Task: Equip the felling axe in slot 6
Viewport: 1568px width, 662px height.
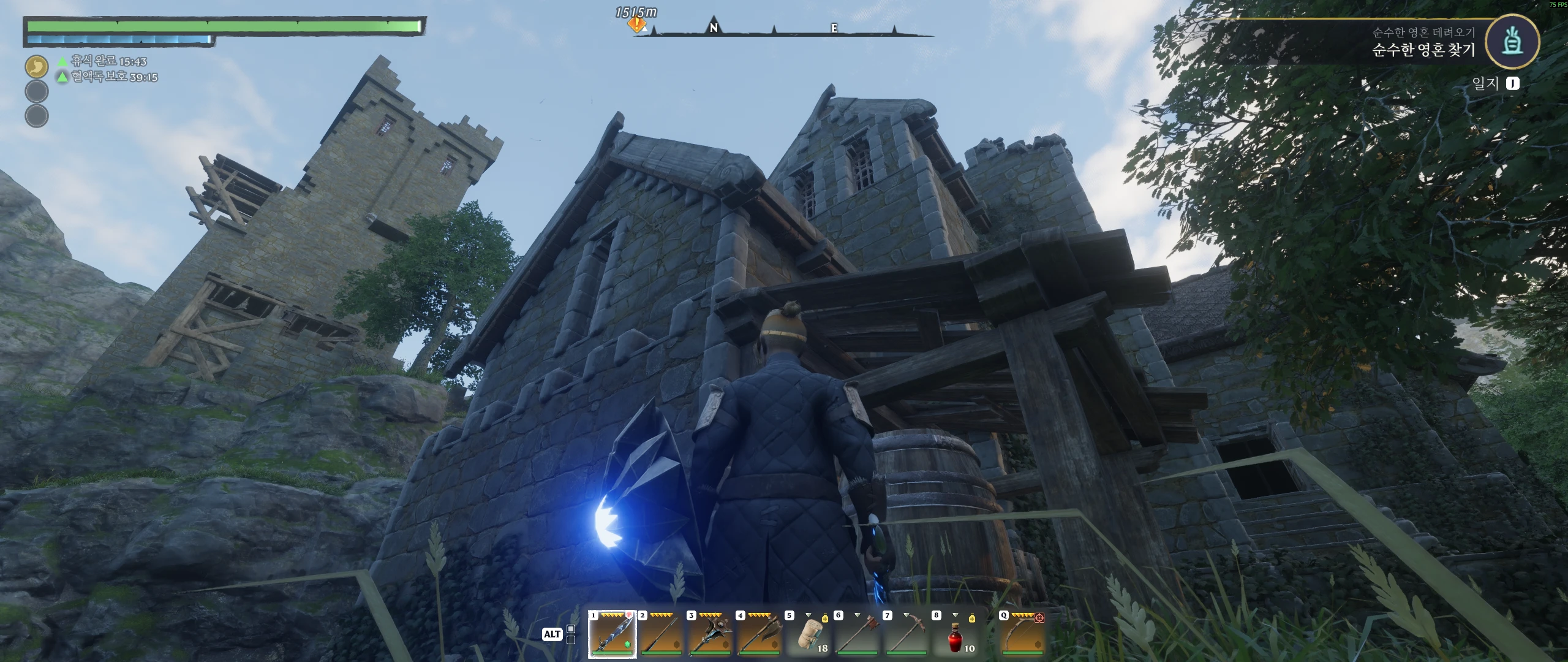Action: [857, 634]
